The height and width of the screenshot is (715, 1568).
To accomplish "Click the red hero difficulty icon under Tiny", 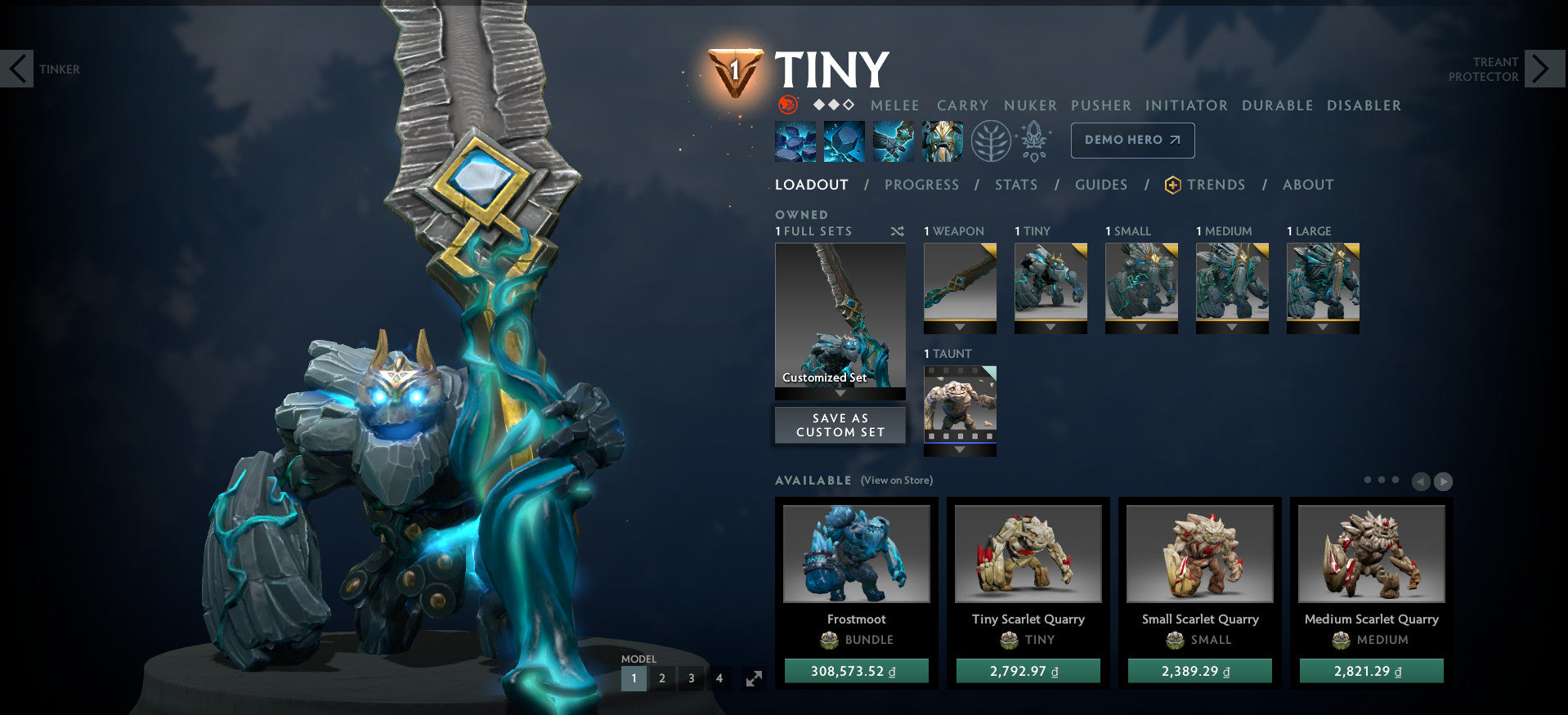I will (x=787, y=105).
